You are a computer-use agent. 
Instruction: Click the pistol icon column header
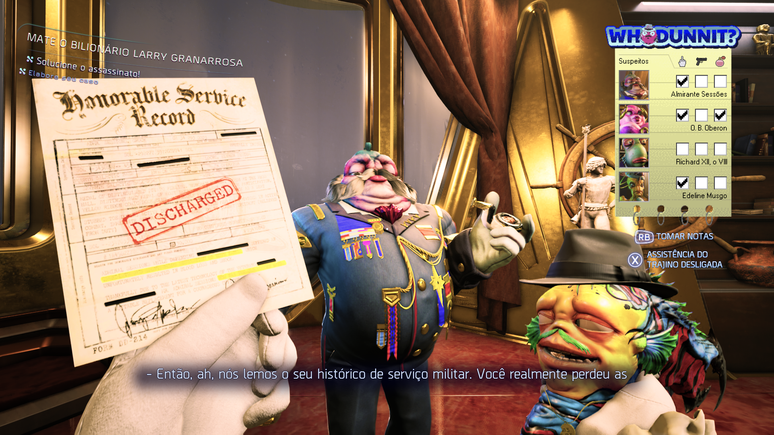(702, 60)
